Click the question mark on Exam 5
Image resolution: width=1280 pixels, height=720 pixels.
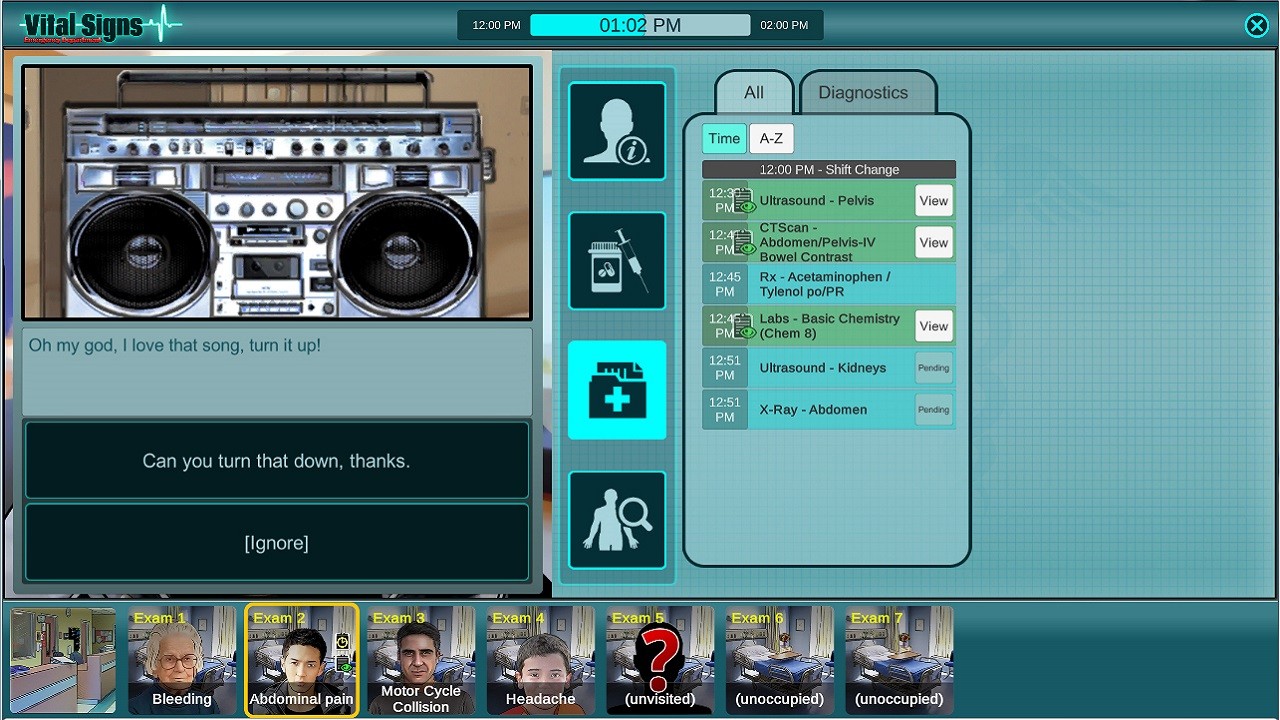coord(658,655)
